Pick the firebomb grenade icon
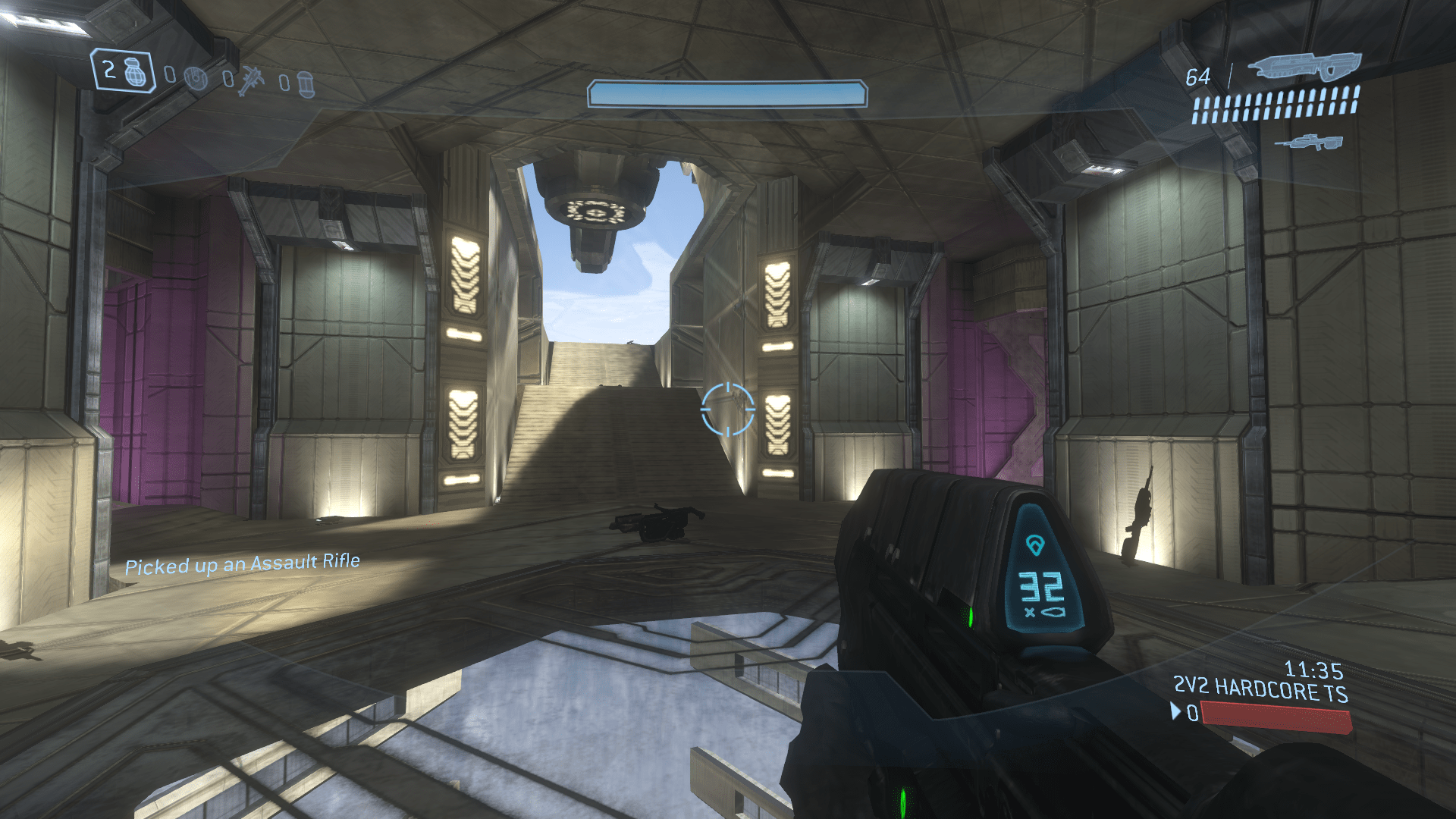Viewport: 1456px width, 819px height. tap(306, 83)
